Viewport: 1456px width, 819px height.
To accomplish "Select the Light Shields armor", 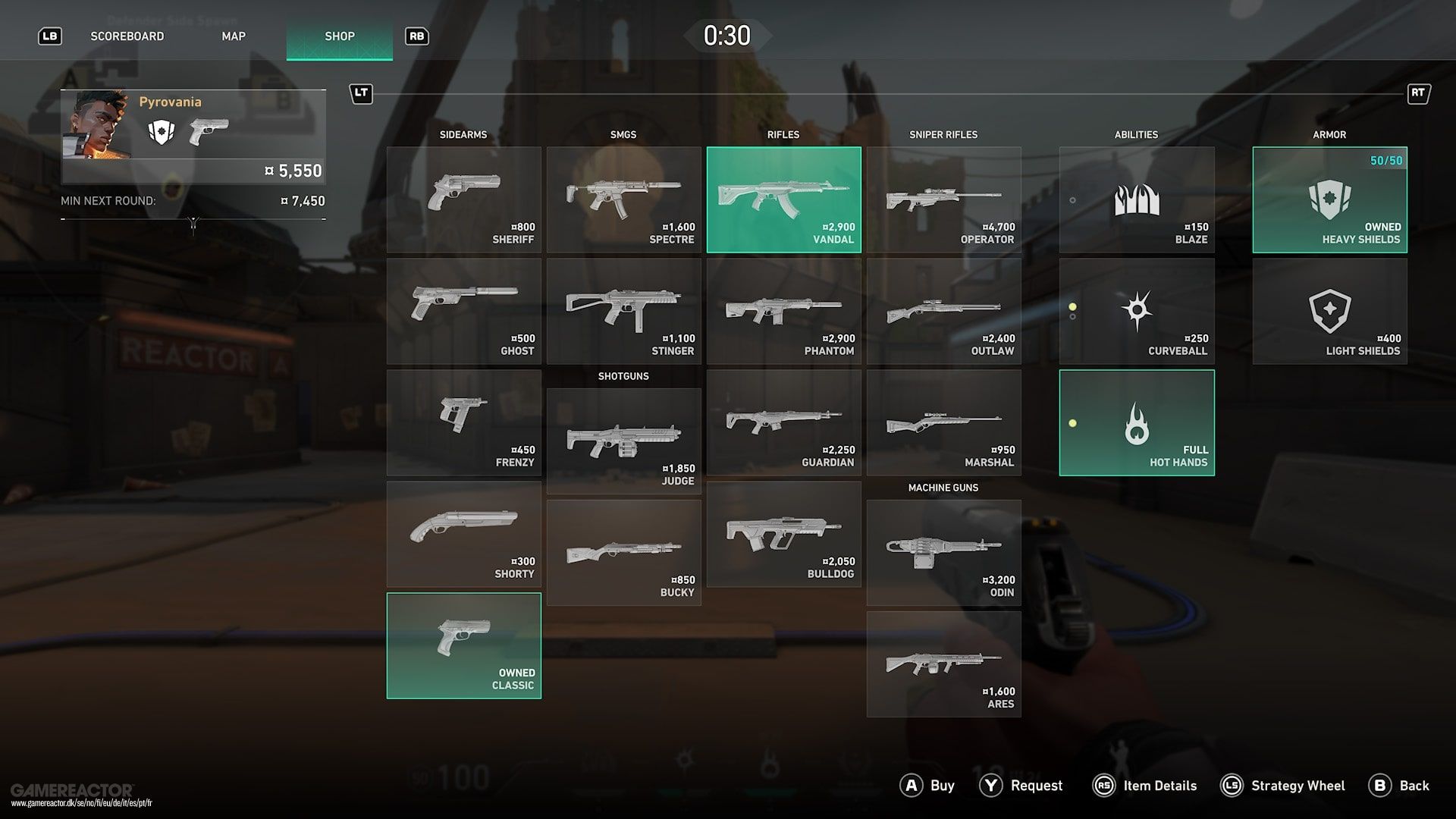I will point(1329,311).
